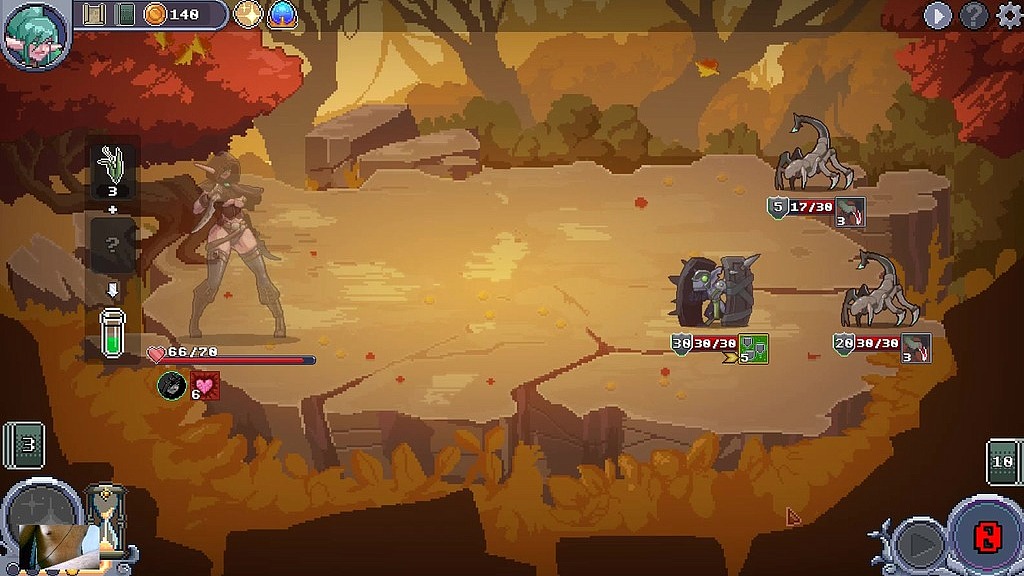Click the green-haired elf character portrait
Image resolution: width=1024 pixels, height=576 pixels.
click(34, 35)
